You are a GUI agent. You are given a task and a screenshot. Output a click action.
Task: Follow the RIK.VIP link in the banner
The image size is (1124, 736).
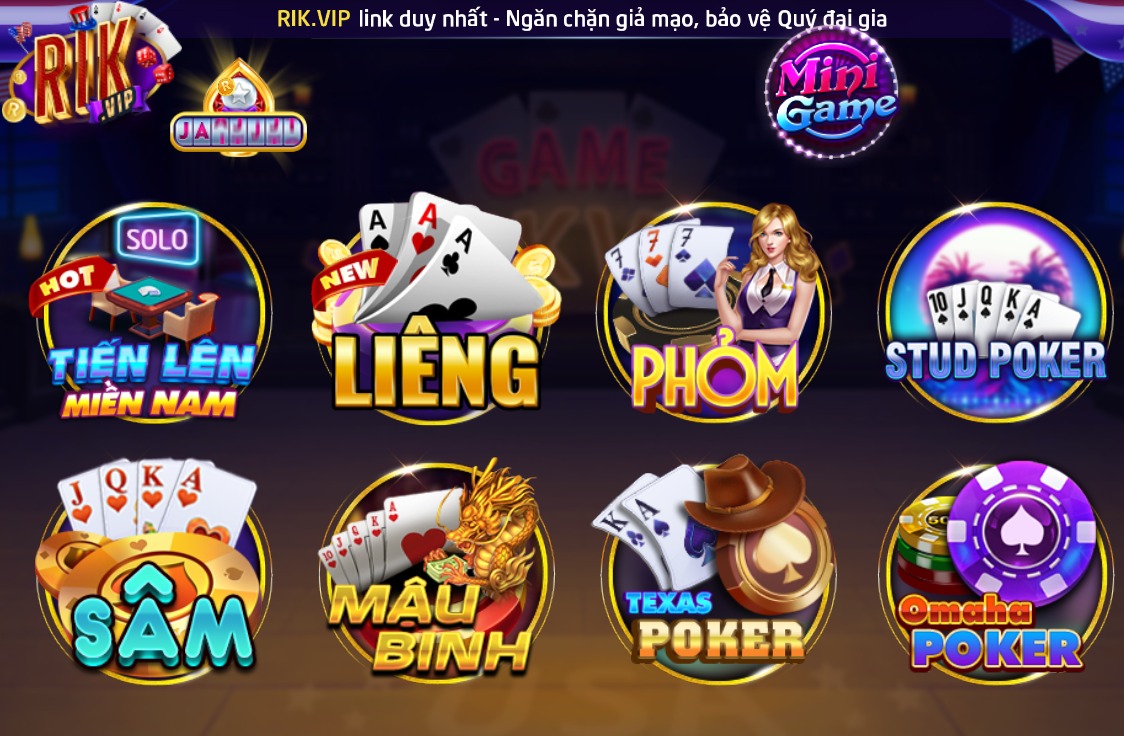[x=313, y=18]
